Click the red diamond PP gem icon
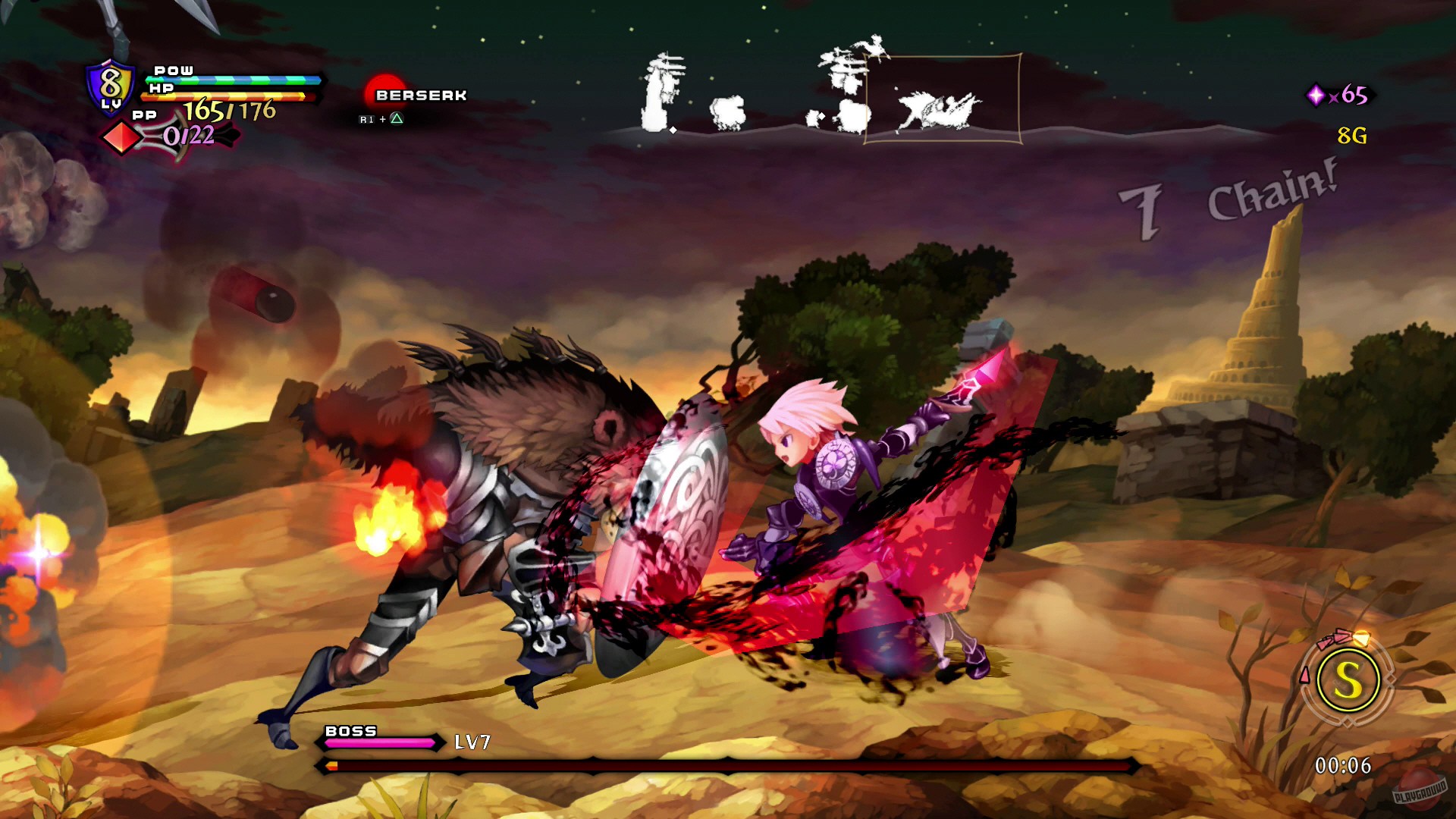The width and height of the screenshot is (1456, 819). pos(121,136)
